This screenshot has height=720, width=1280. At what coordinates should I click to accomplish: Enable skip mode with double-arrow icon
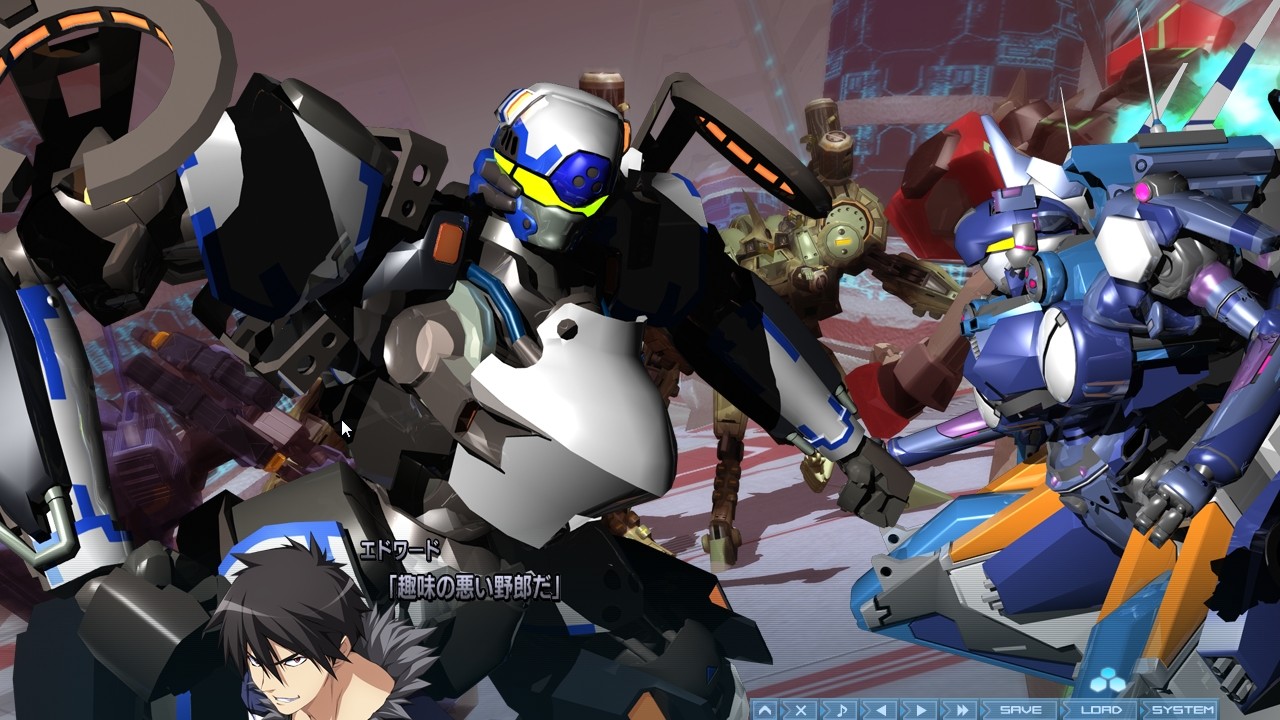(960, 710)
